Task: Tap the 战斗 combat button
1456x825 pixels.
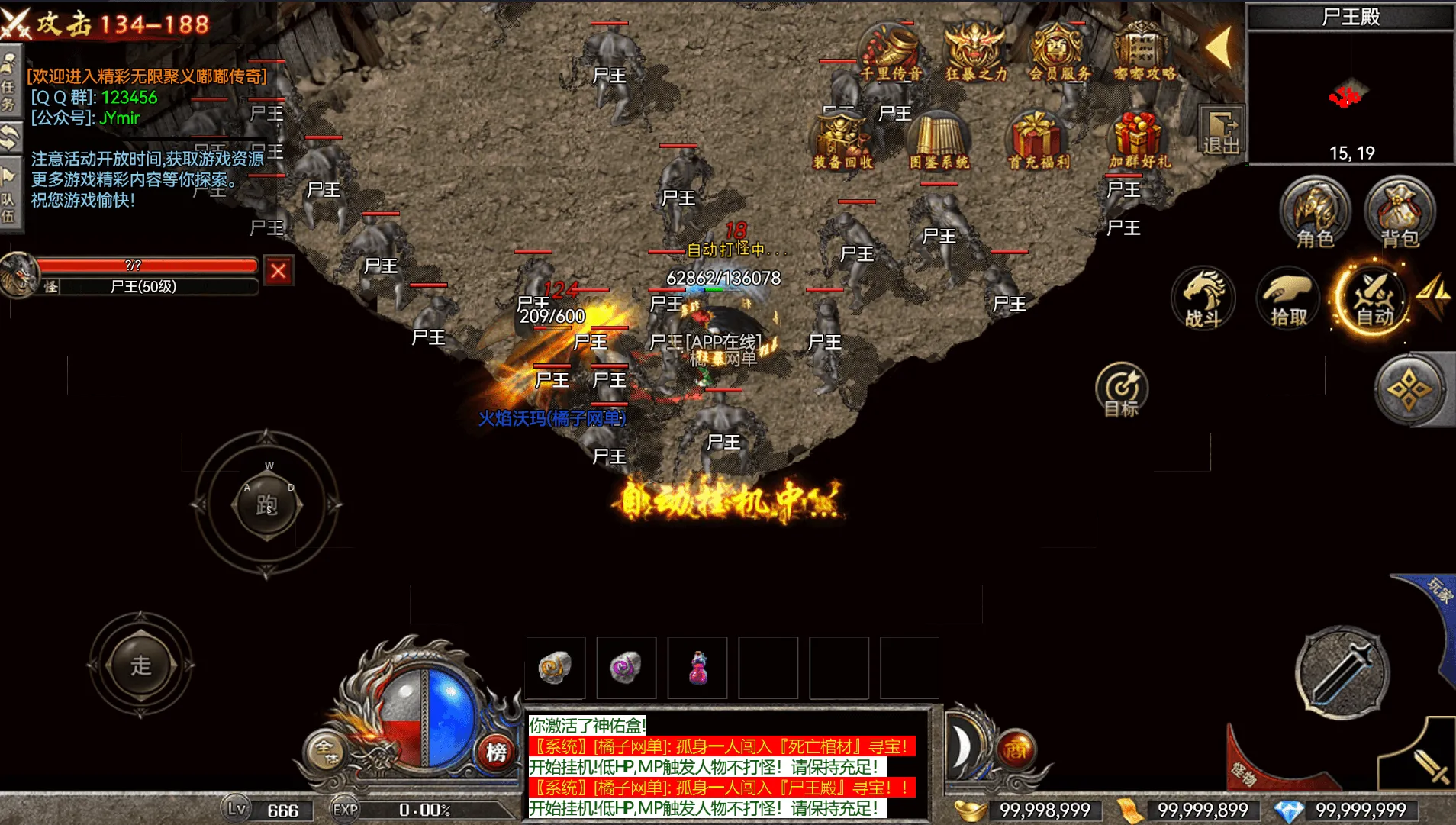Action: pyautogui.click(x=1203, y=299)
